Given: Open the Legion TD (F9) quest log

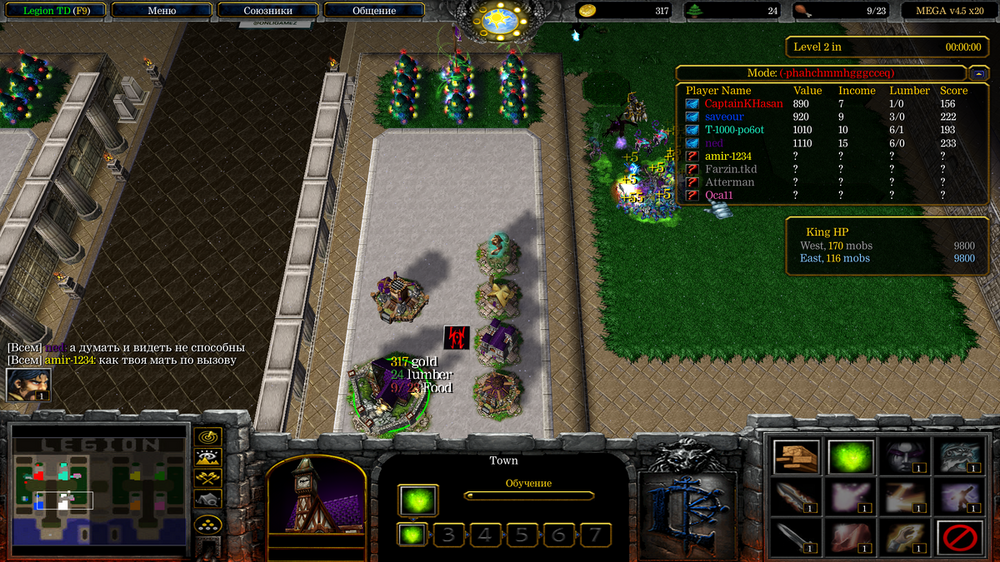Looking at the screenshot, I should pyautogui.click(x=52, y=10).
